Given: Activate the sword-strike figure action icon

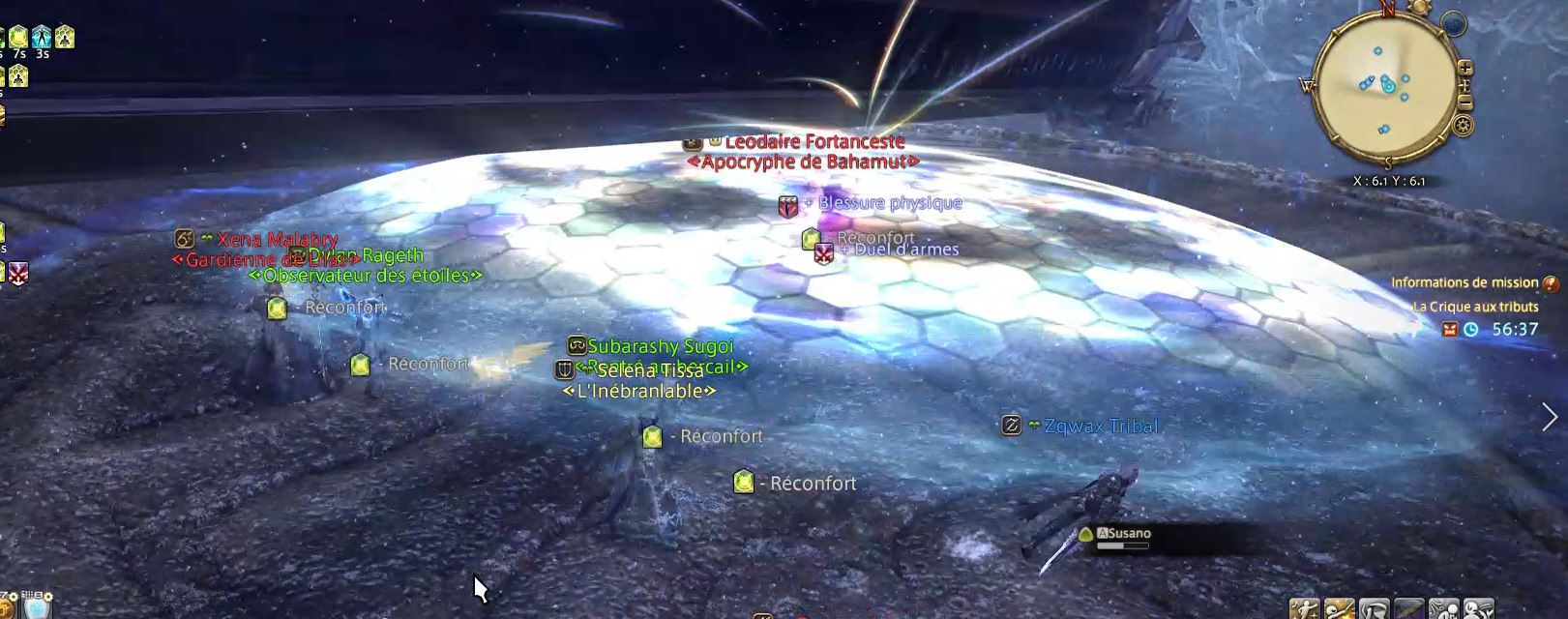Looking at the screenshot, I should coord(1339,609).
